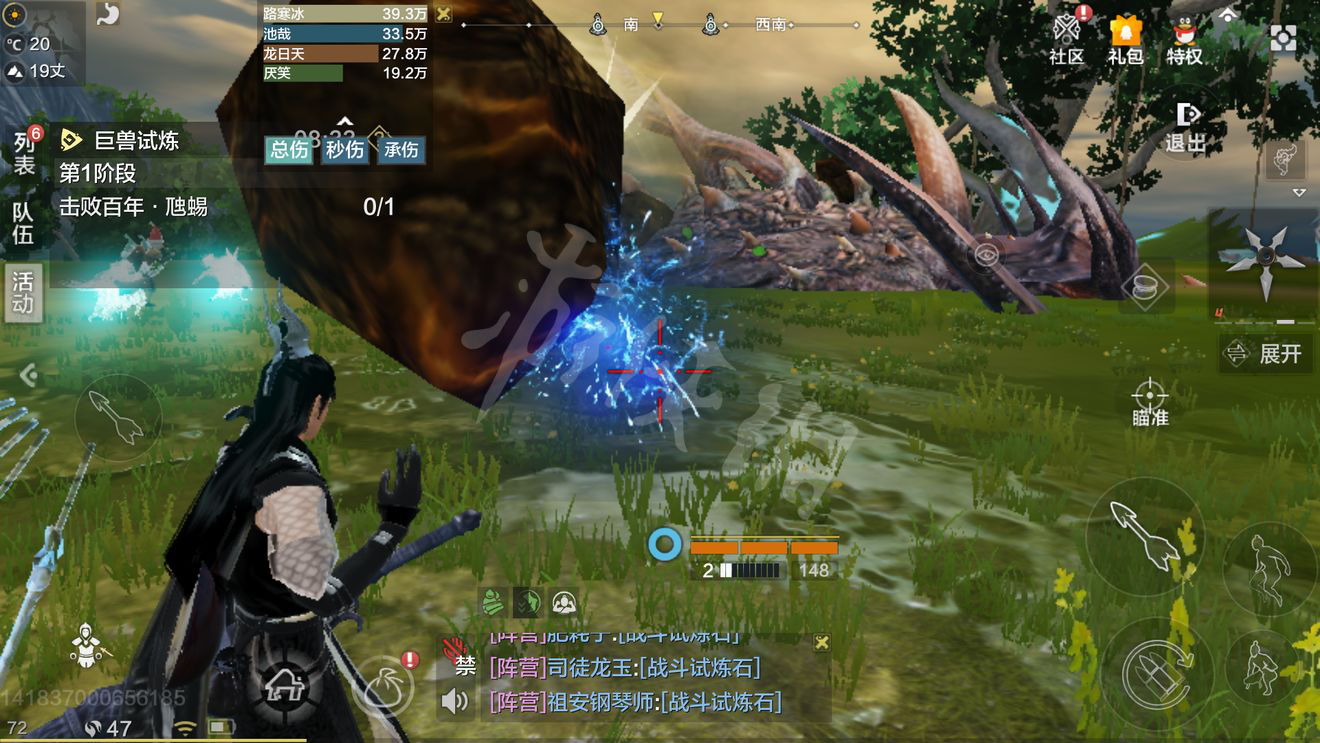
Task: Open the backpack bag button
Action: tap(382, 686)
